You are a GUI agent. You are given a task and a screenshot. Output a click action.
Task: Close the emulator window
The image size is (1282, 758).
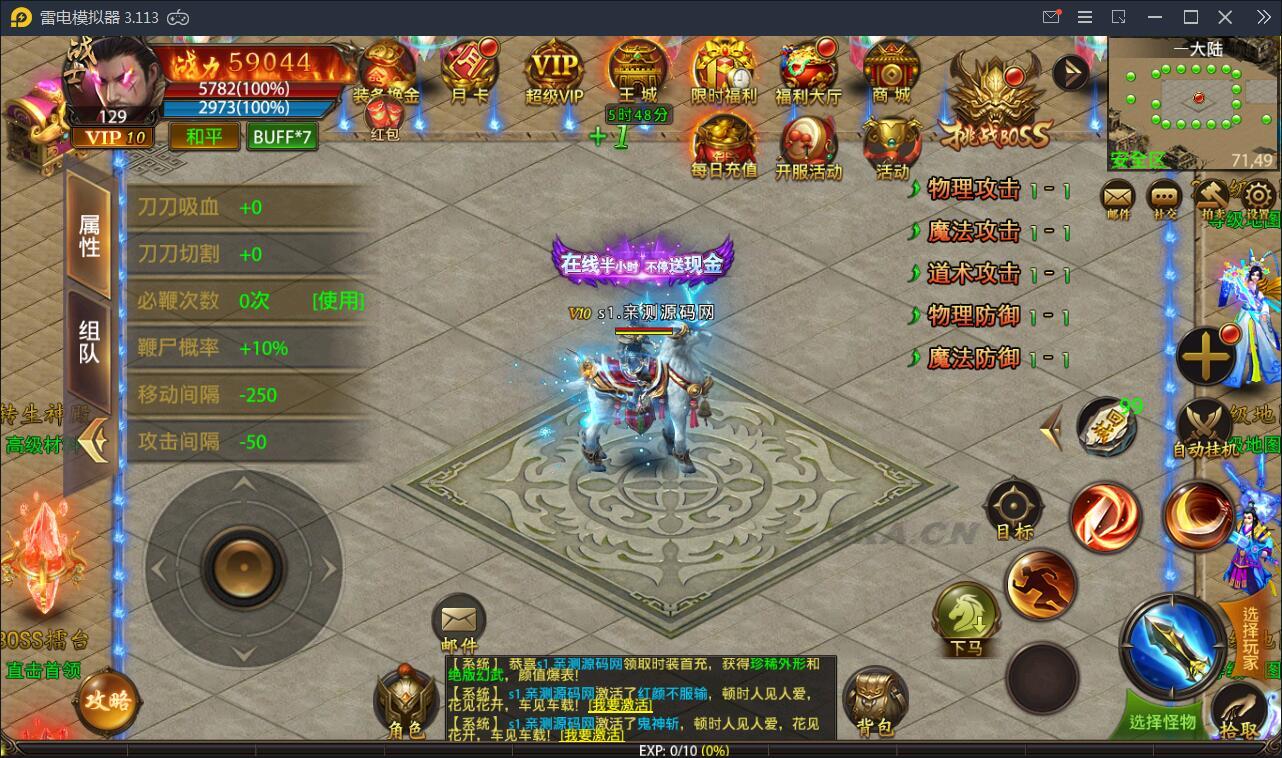pyautogui.click(x=1225, y=17)
